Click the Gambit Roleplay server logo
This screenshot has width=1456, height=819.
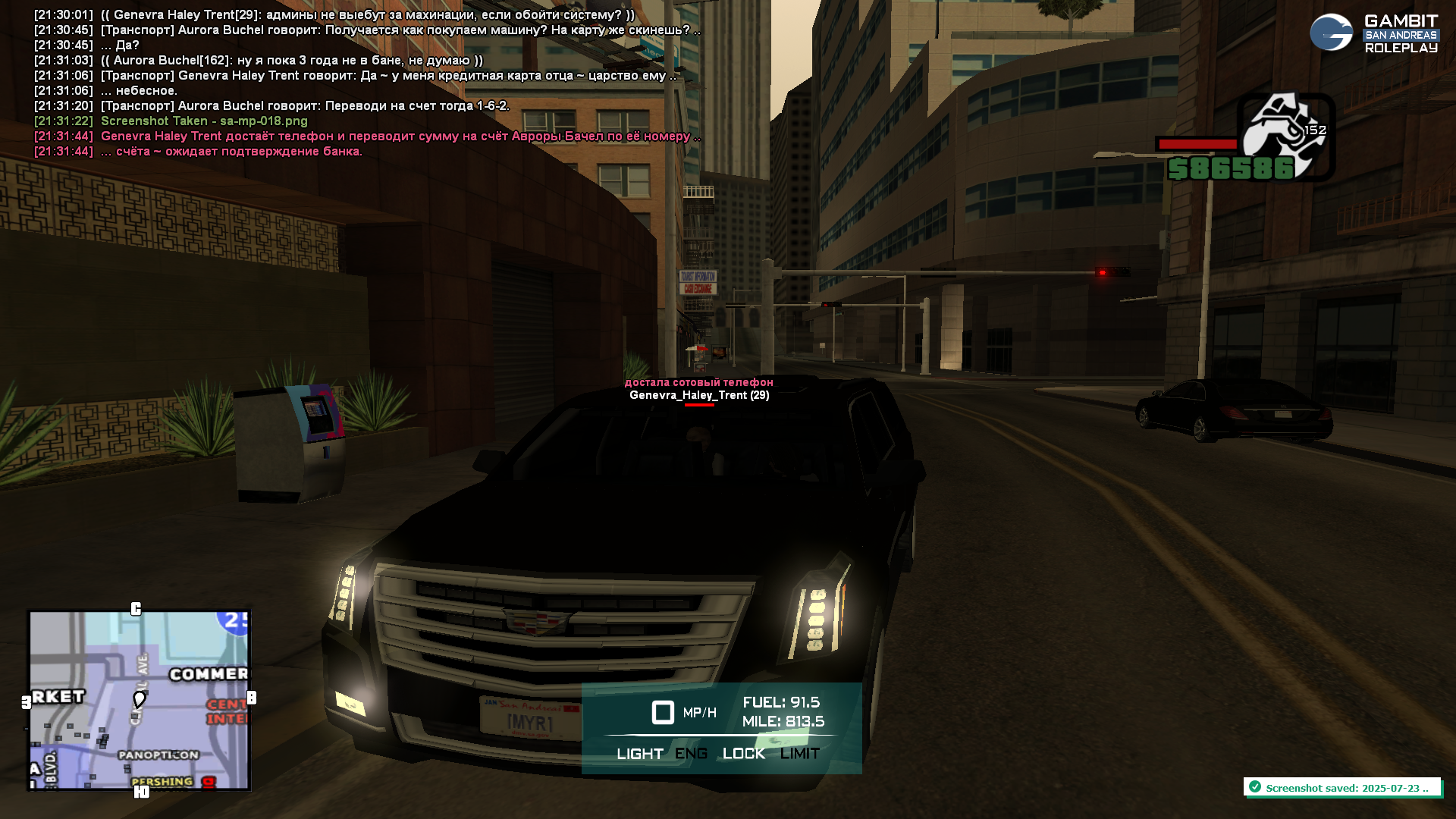[x=1373, y=33]
